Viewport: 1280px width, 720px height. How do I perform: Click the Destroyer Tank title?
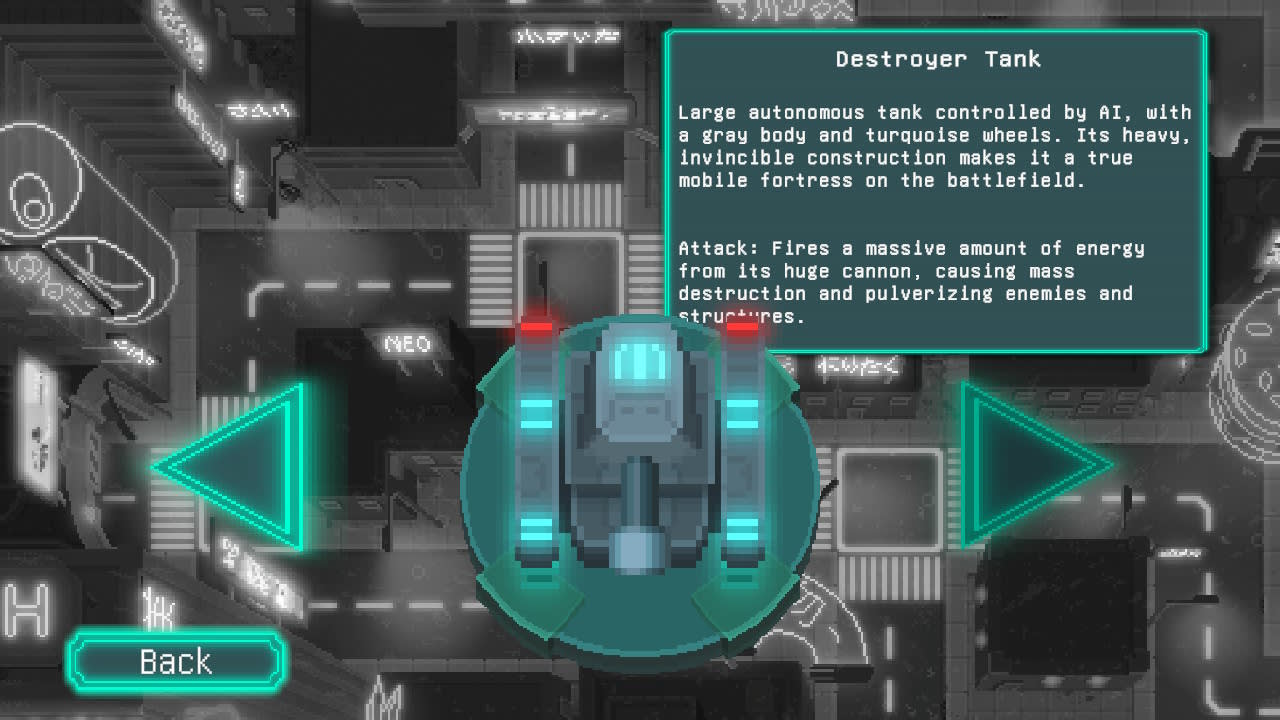(x=937, y=59)
